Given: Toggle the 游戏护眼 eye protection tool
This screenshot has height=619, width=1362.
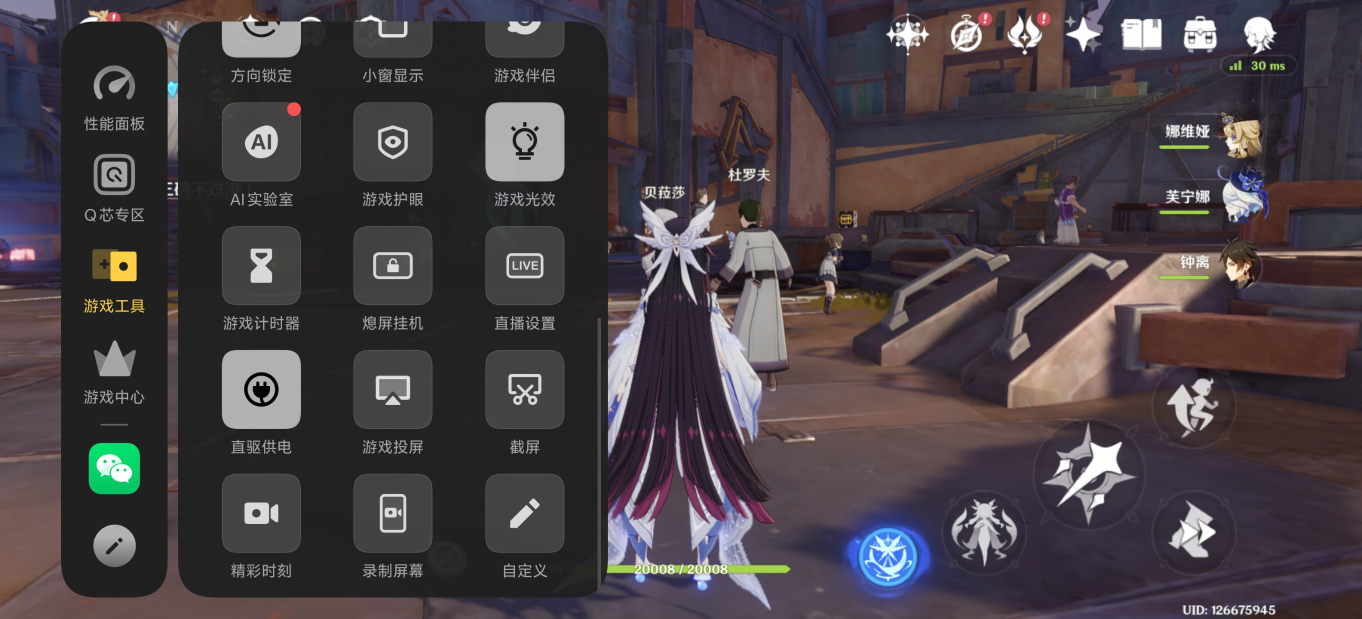Looking at the screenshot, I should 393,142.
